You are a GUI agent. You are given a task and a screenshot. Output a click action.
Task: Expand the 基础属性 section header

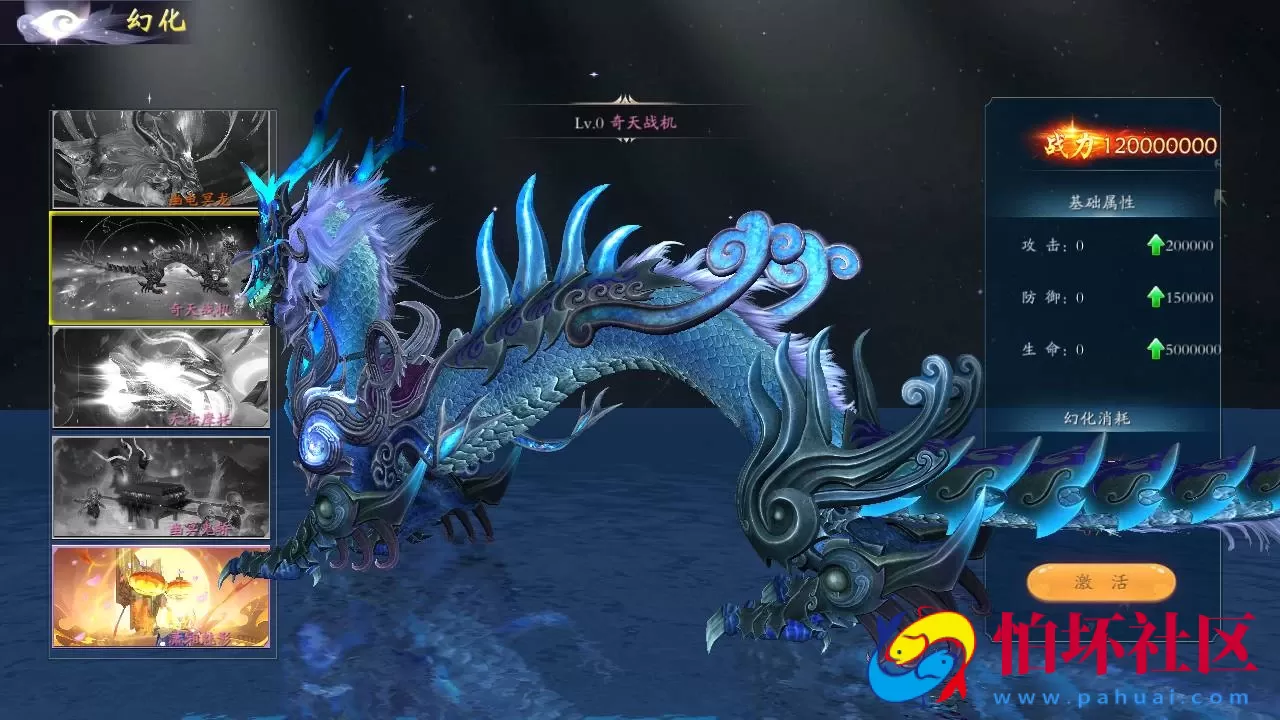pyautogui.click(x=1100, y=200)
